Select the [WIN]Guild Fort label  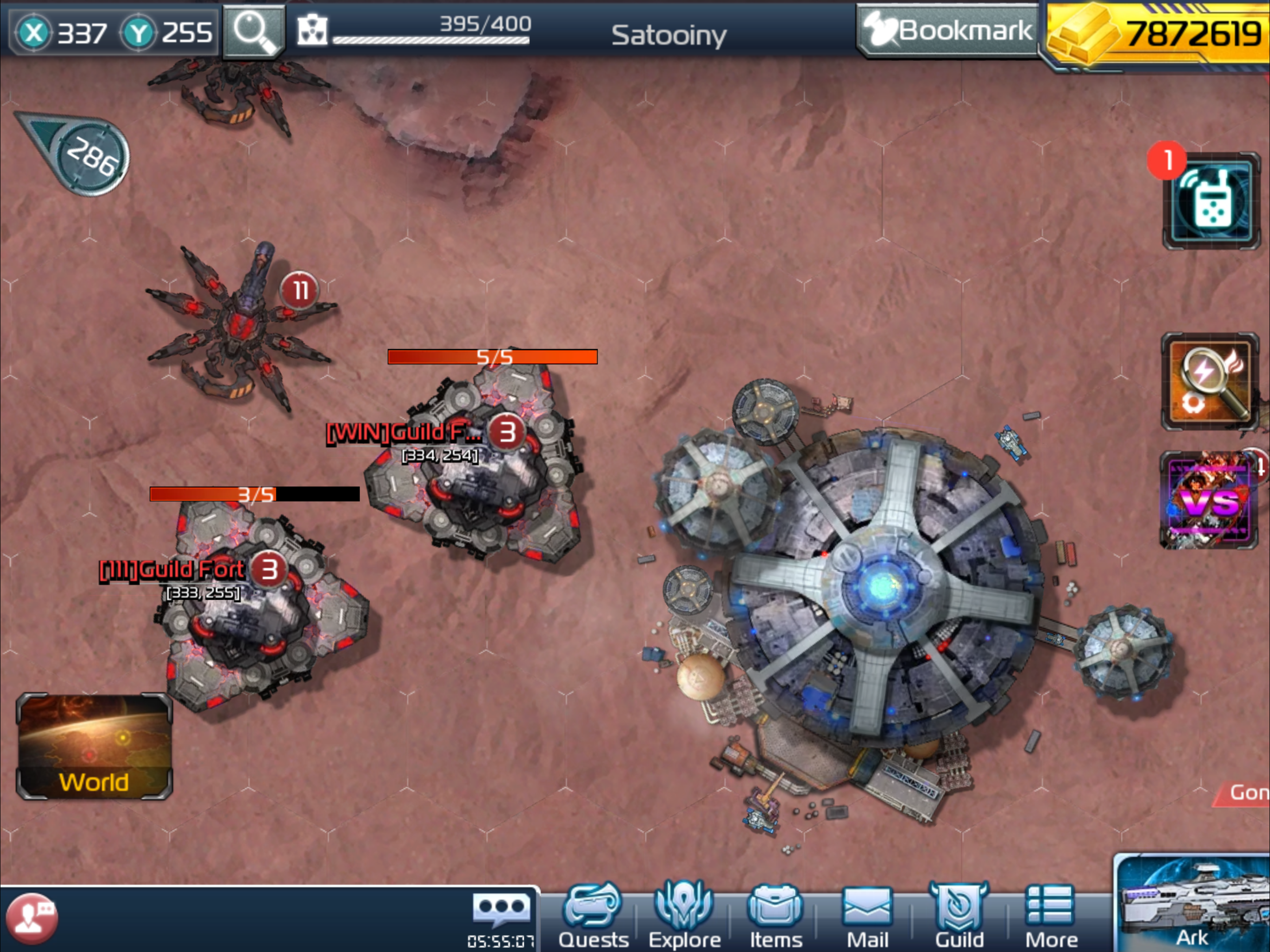click(403, 433)
